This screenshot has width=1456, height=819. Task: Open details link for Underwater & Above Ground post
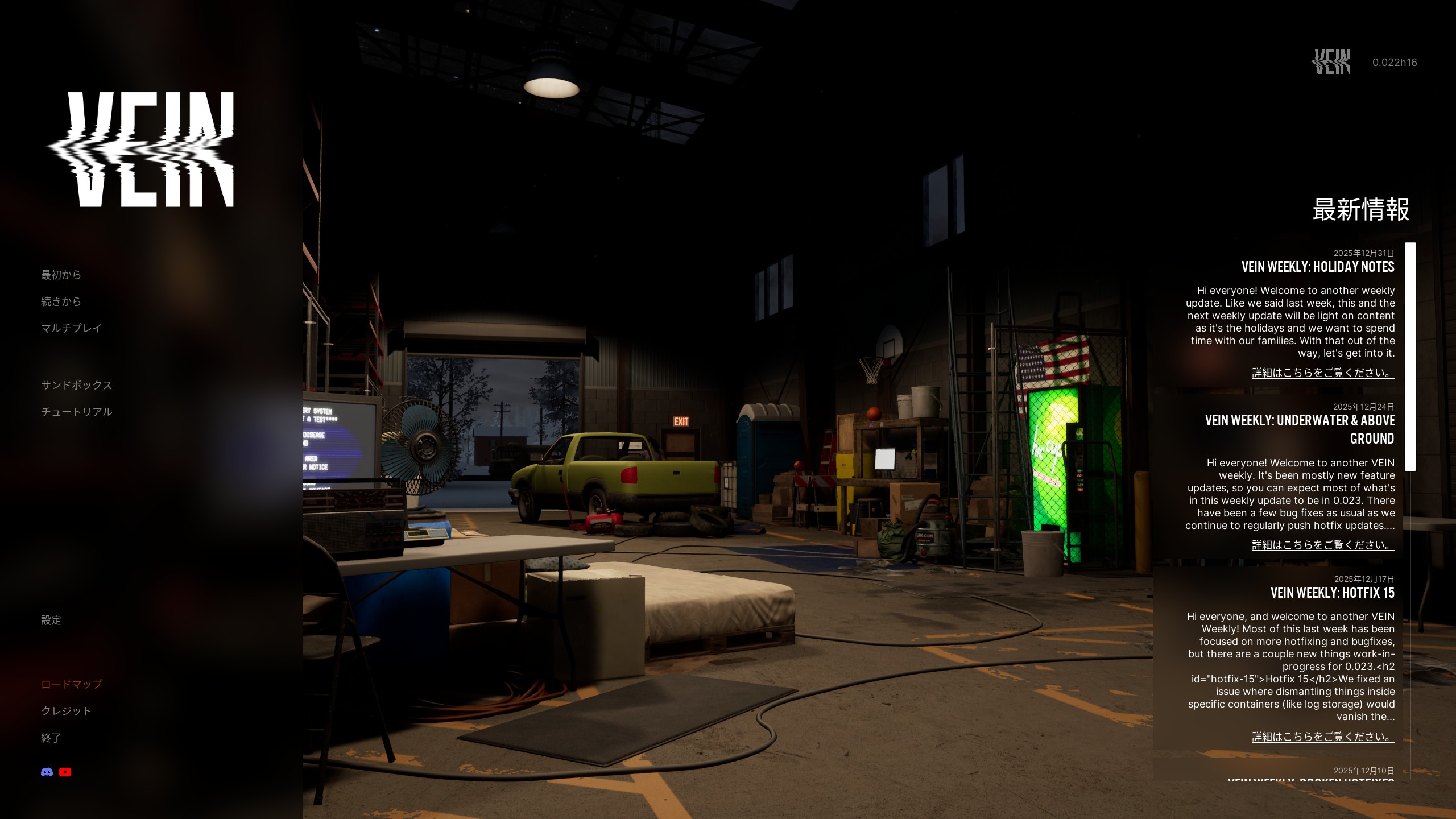(1323, 545)
